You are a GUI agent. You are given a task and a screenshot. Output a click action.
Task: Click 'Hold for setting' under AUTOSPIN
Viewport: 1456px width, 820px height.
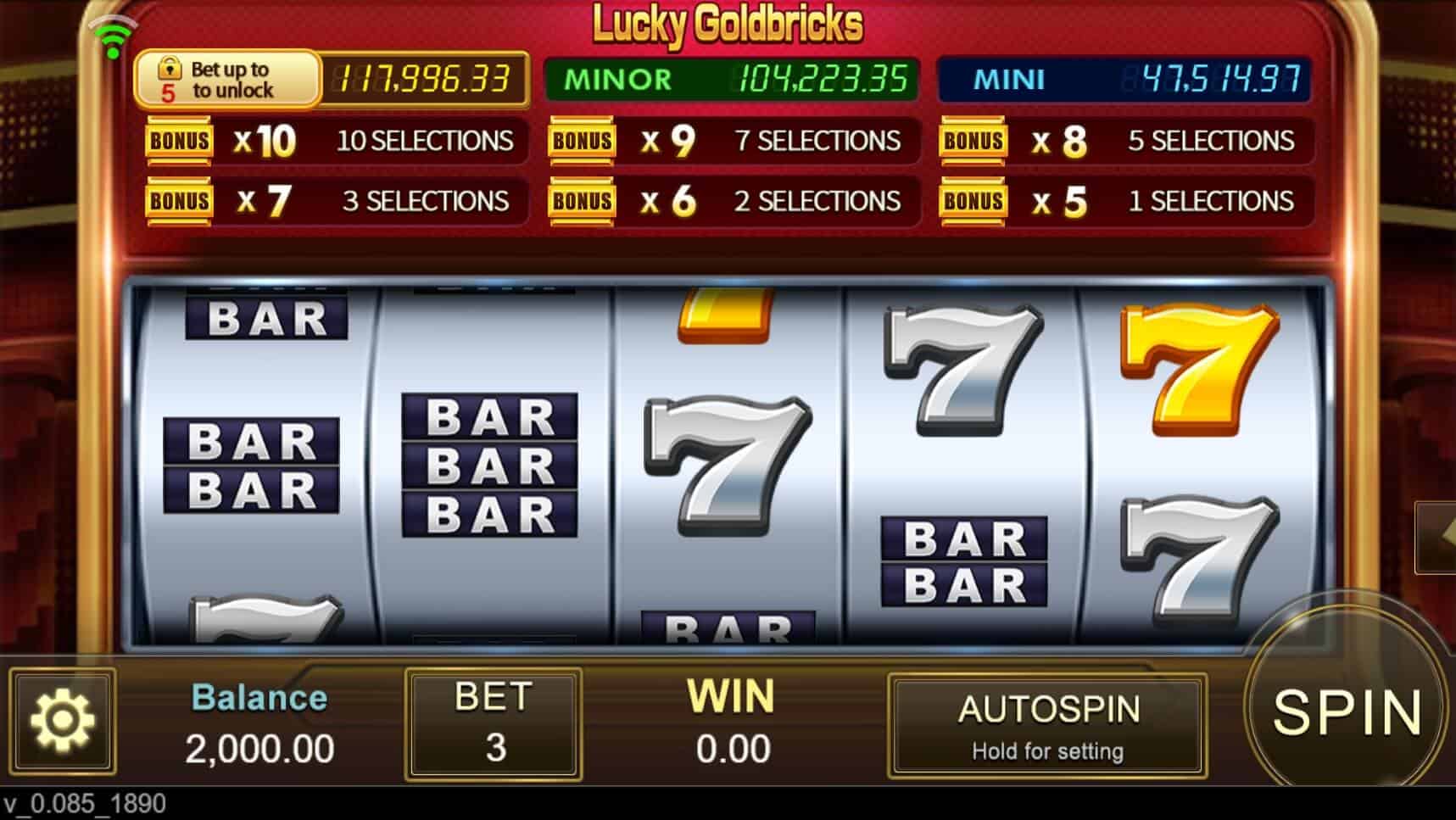pyautogui.click(x=1049, y=750)
